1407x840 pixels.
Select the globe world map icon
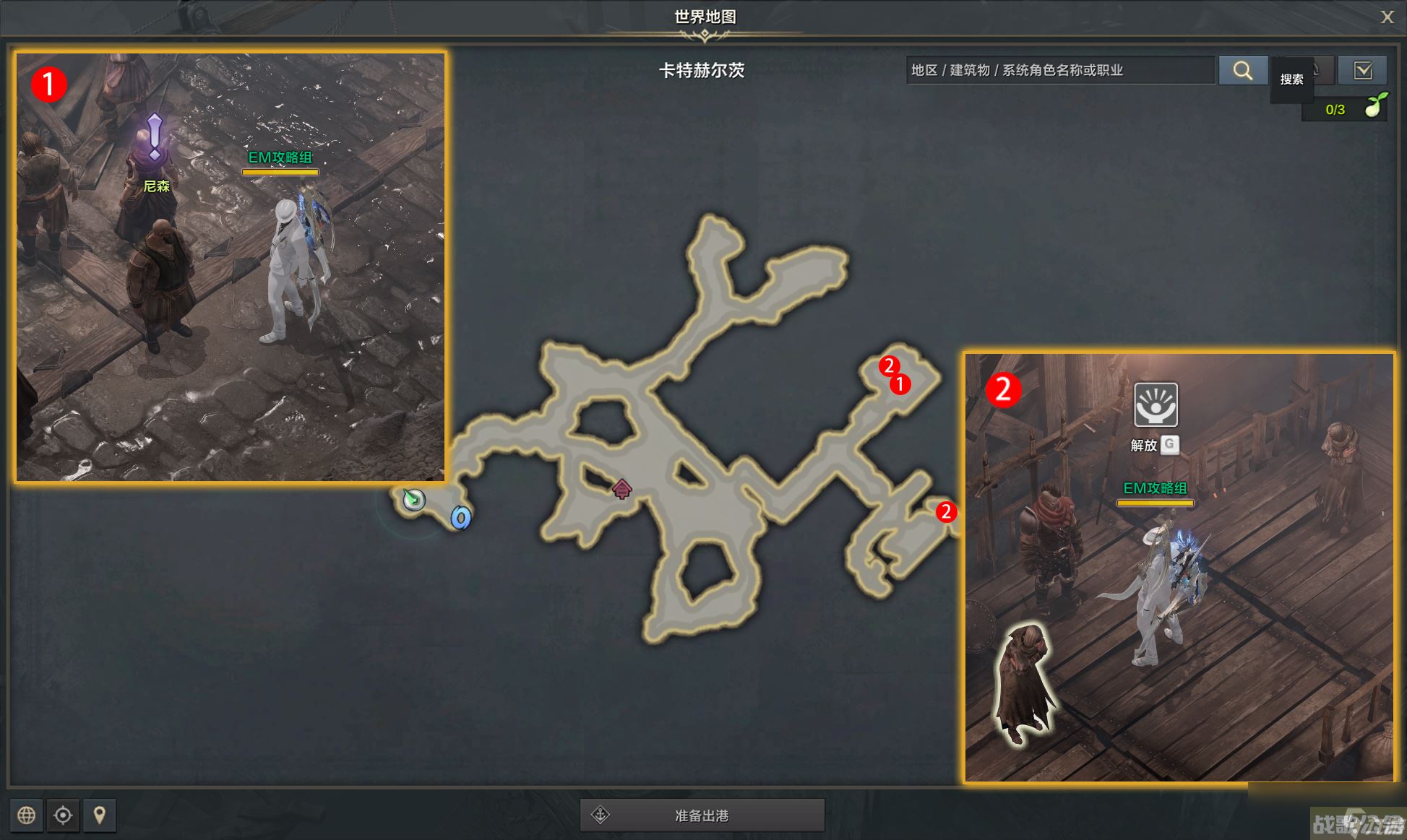pos(27,815)
